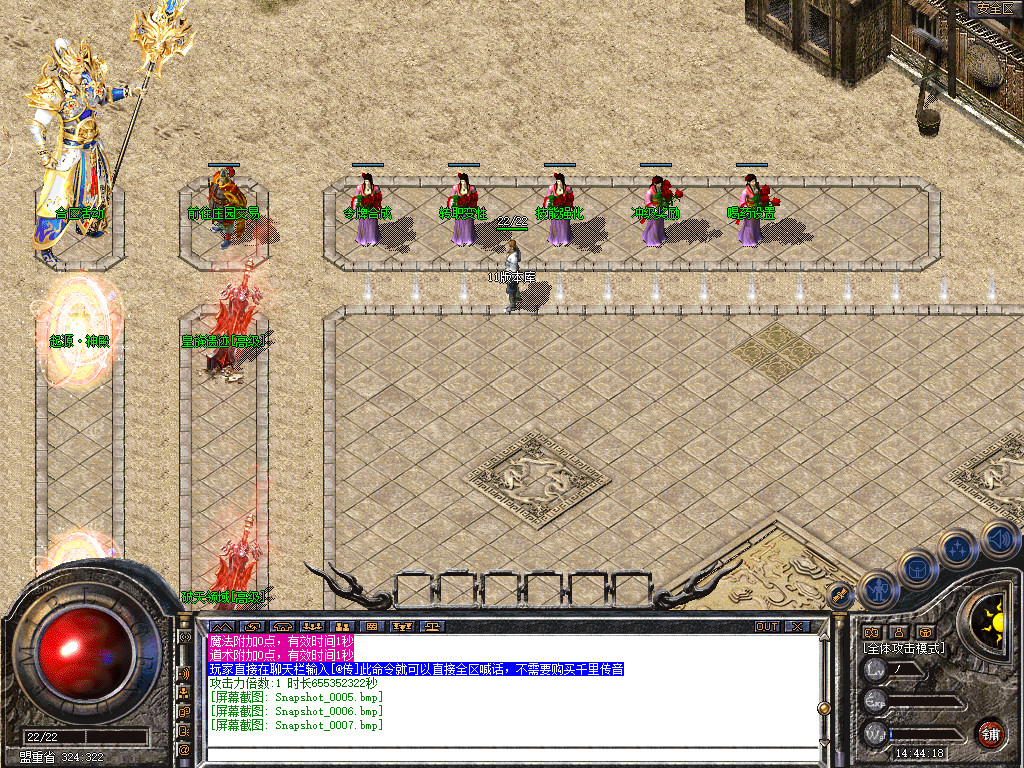Toggle sound with the speaker button

tap(998, 540)
